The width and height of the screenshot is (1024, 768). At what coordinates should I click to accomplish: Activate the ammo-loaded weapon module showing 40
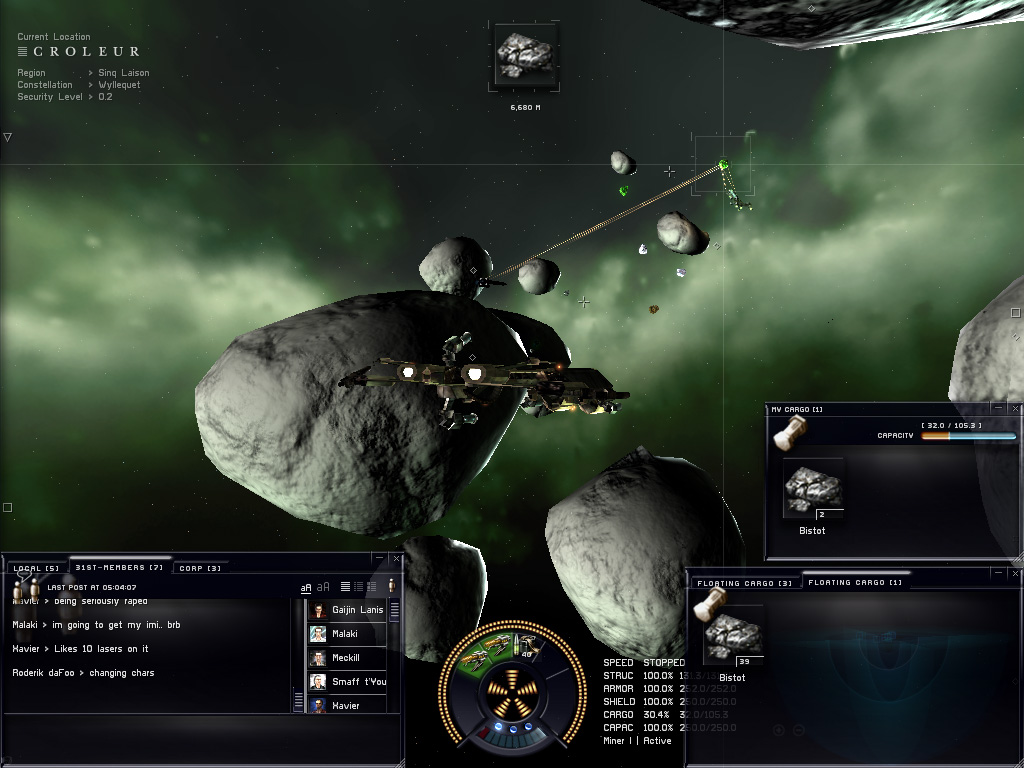(526, 646)
